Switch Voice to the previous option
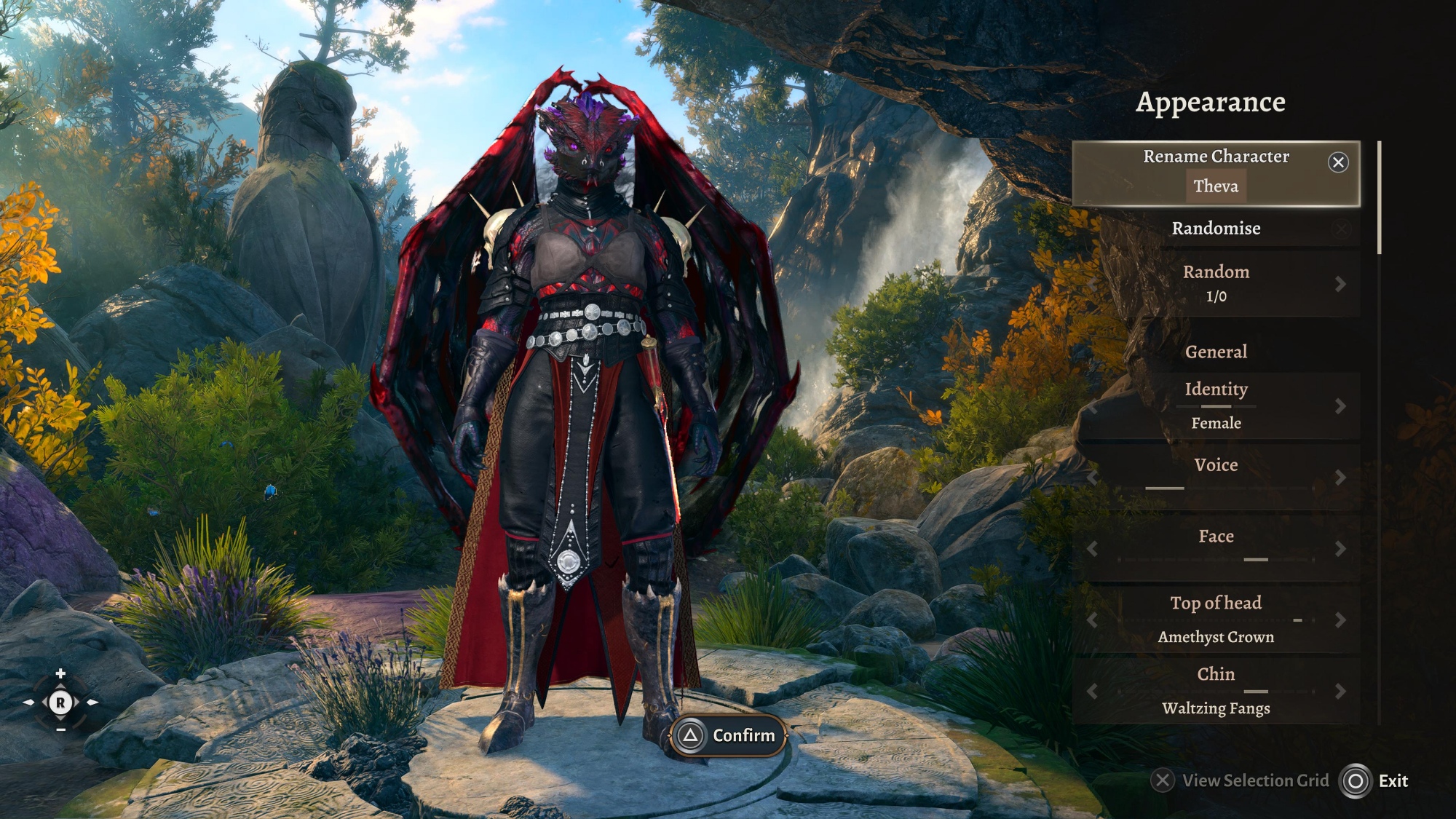The height and width of the screenshot is (819, 1456). 1092,478
